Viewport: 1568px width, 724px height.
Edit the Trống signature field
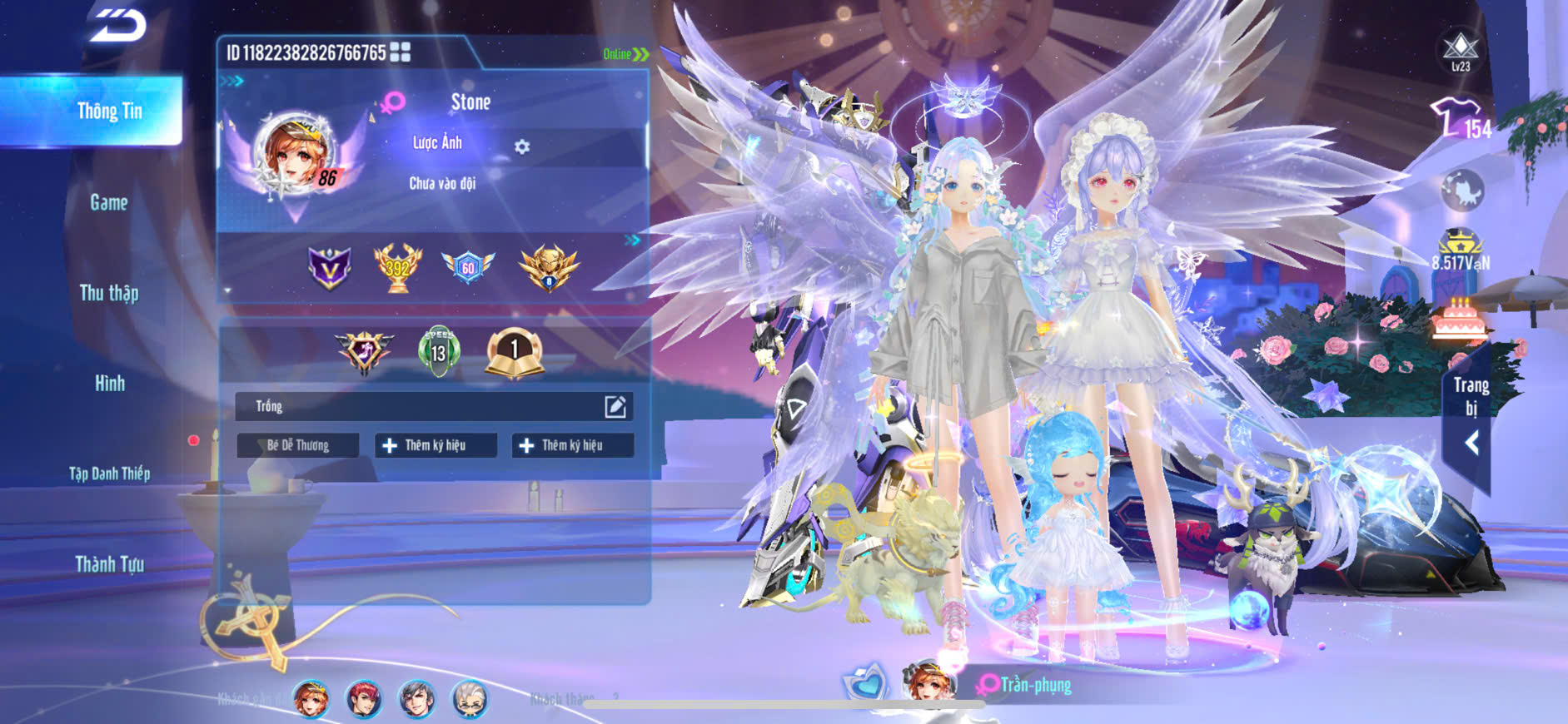tap(615, 406)
